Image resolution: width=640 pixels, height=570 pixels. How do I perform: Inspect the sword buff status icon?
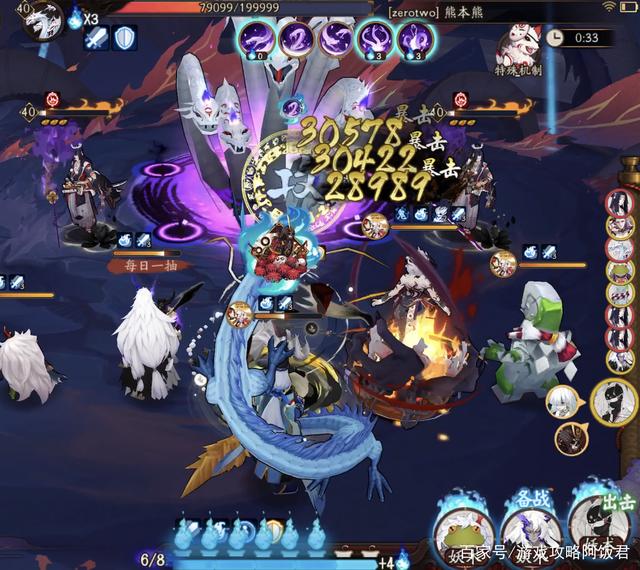point(96,39)
